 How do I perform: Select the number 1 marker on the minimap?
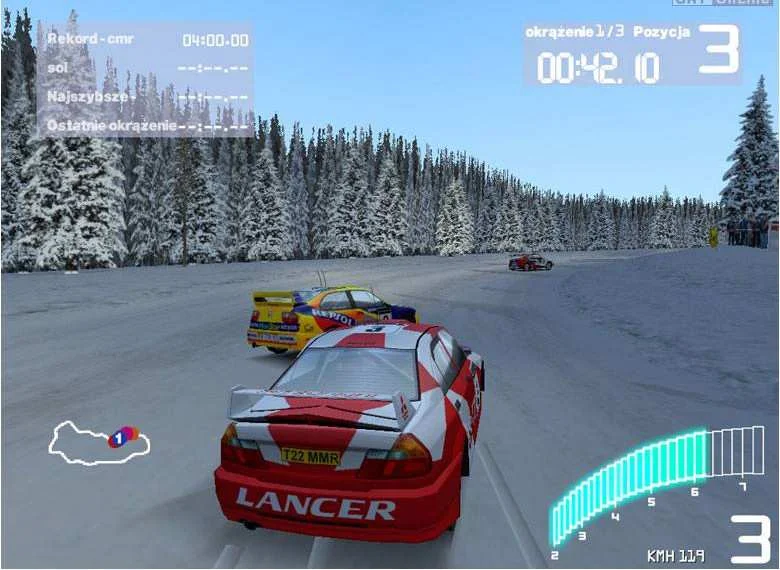point(120,437)
